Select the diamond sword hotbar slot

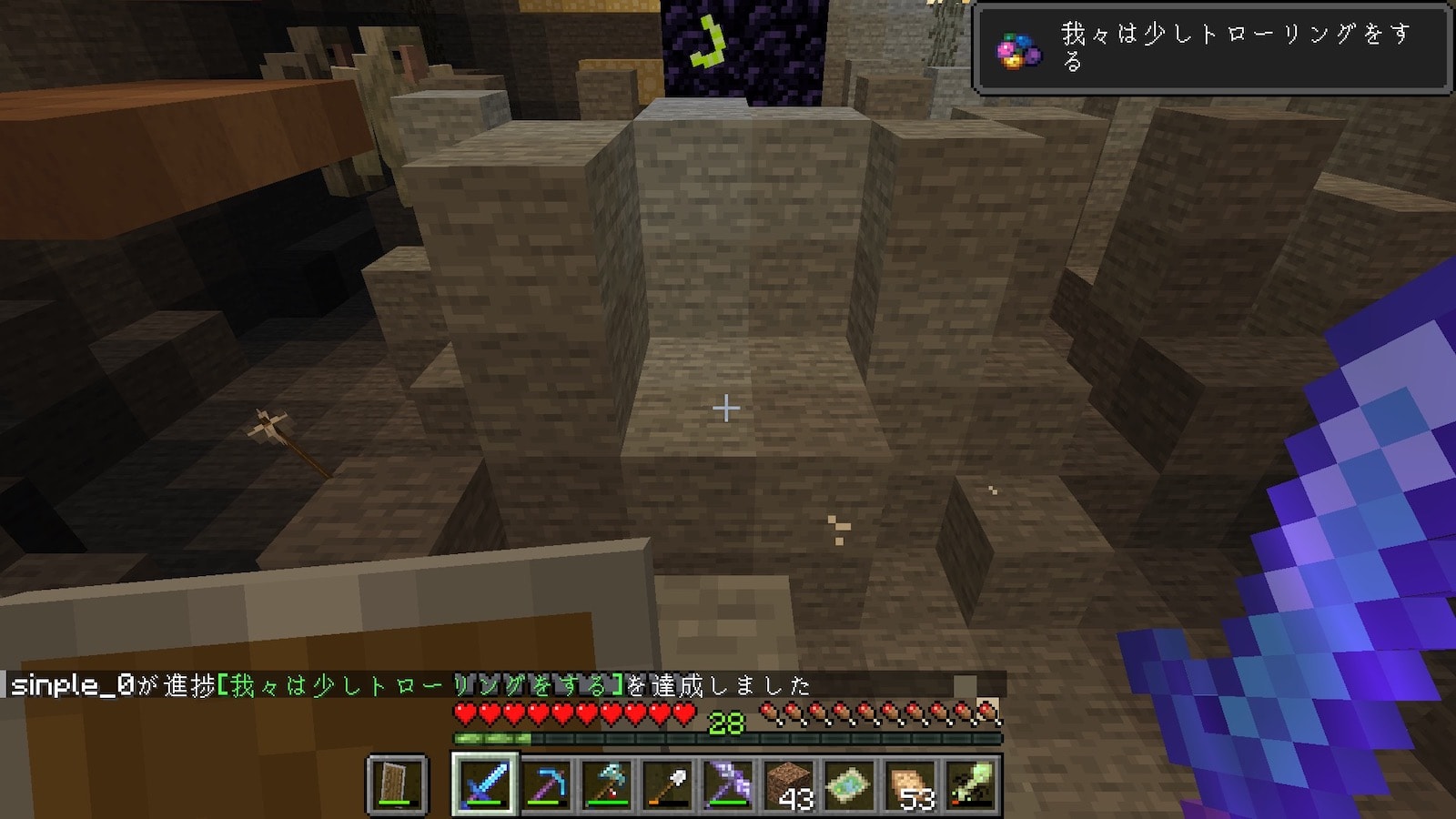pyautogui.click(x=484, y=784)
